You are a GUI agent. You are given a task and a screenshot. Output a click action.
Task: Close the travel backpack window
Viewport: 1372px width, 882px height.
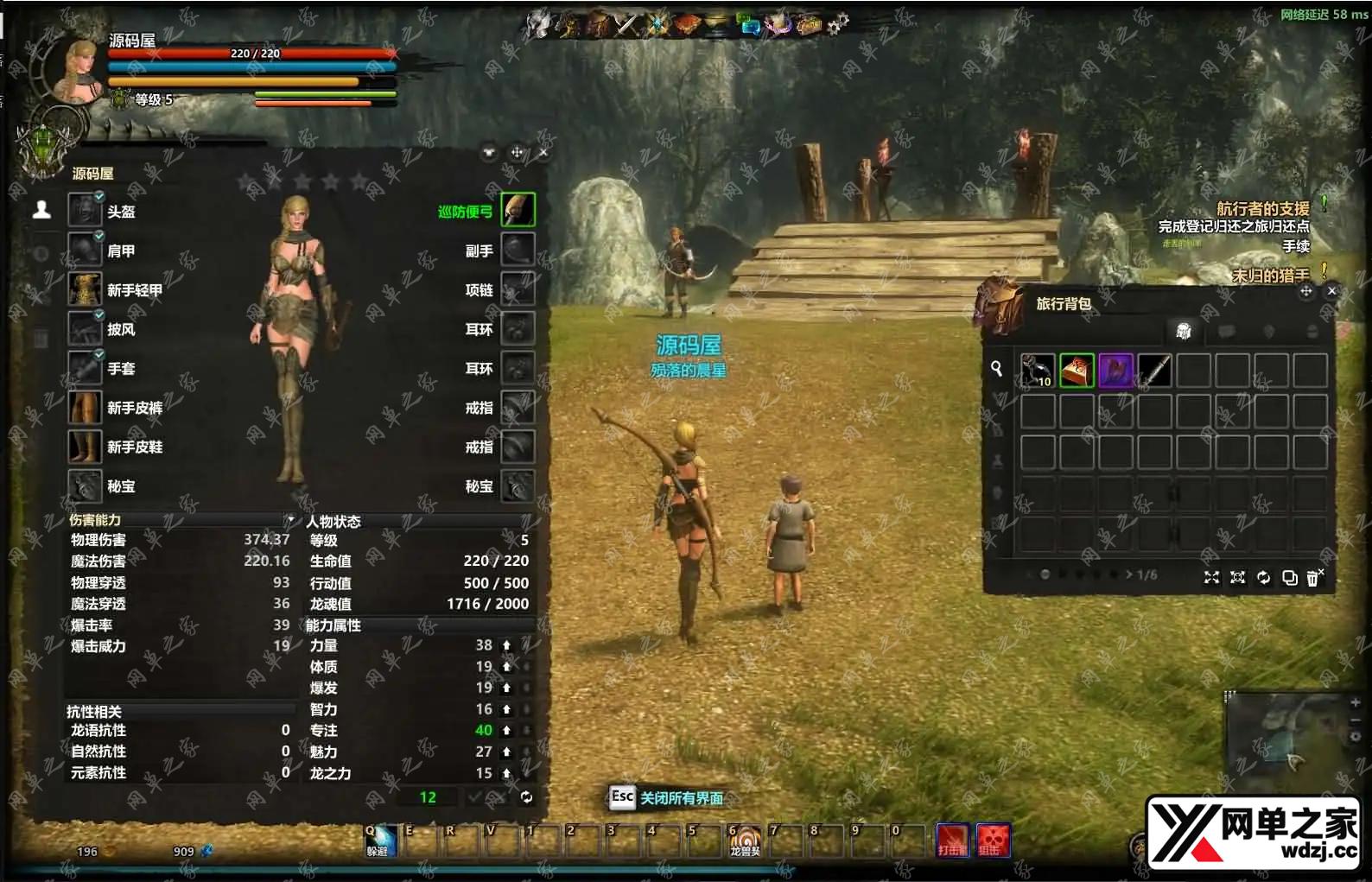point(1331,291)
